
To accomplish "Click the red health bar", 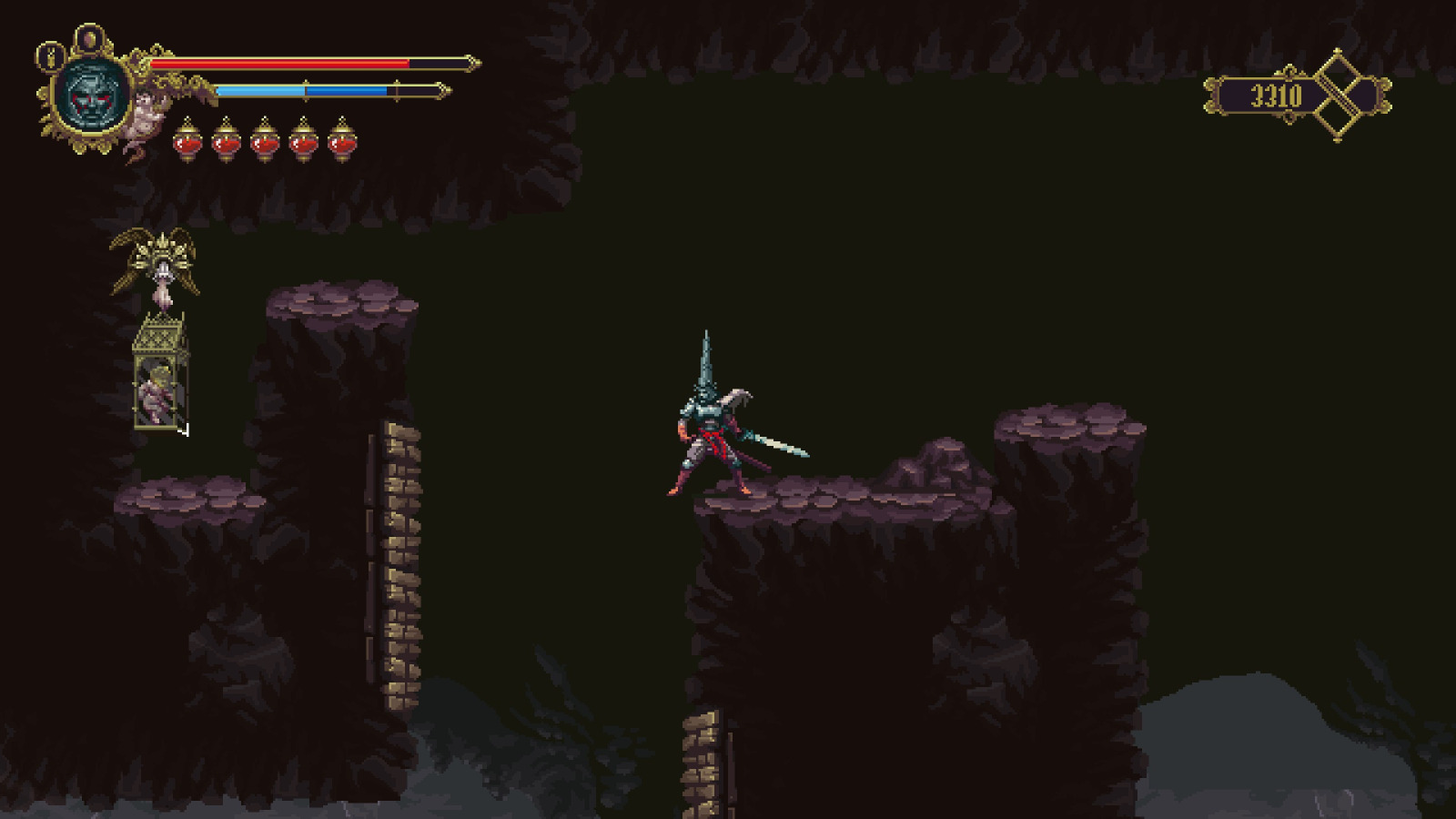I will click(291, 64).
